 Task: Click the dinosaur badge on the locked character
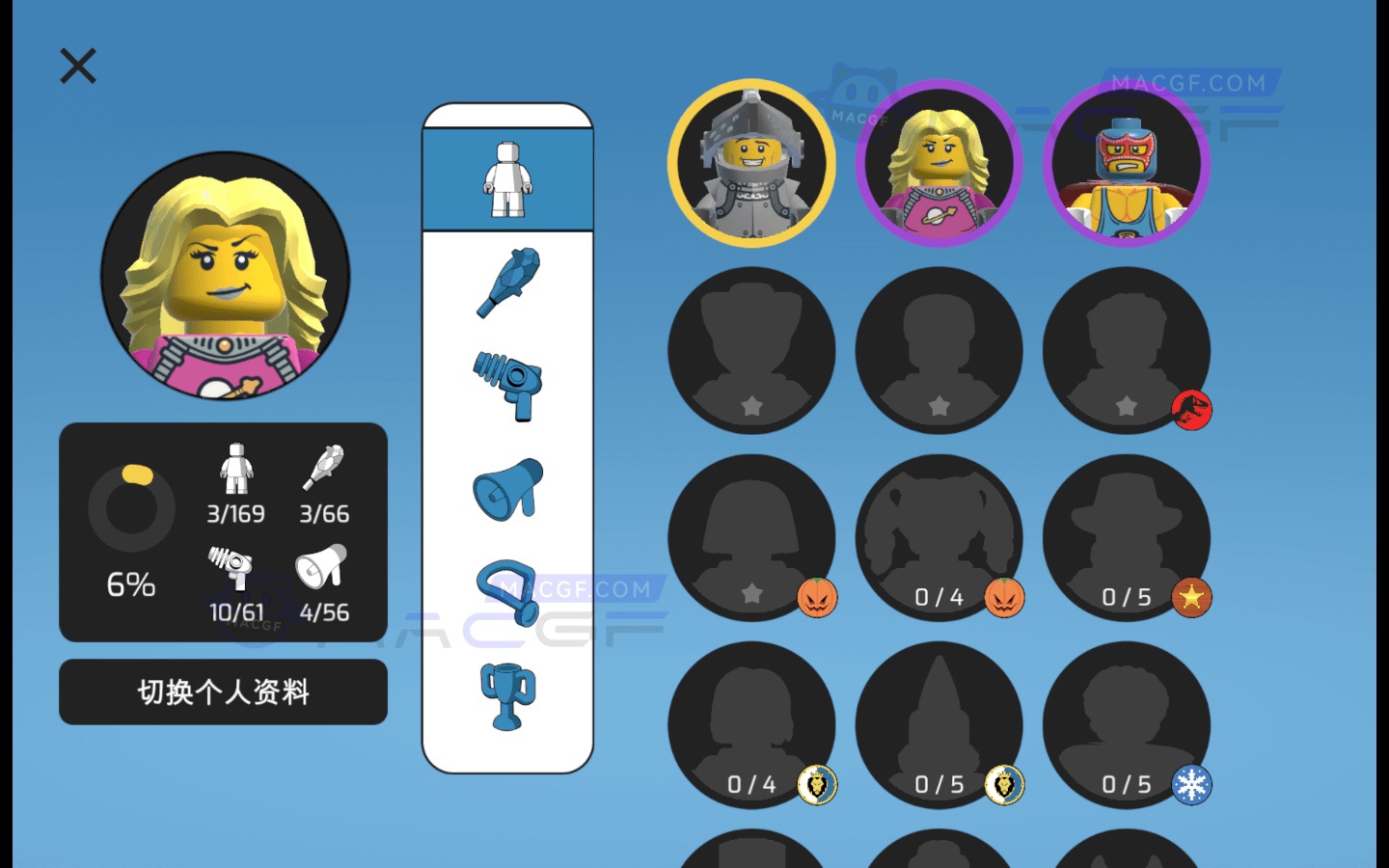[x=1192, y=409]
